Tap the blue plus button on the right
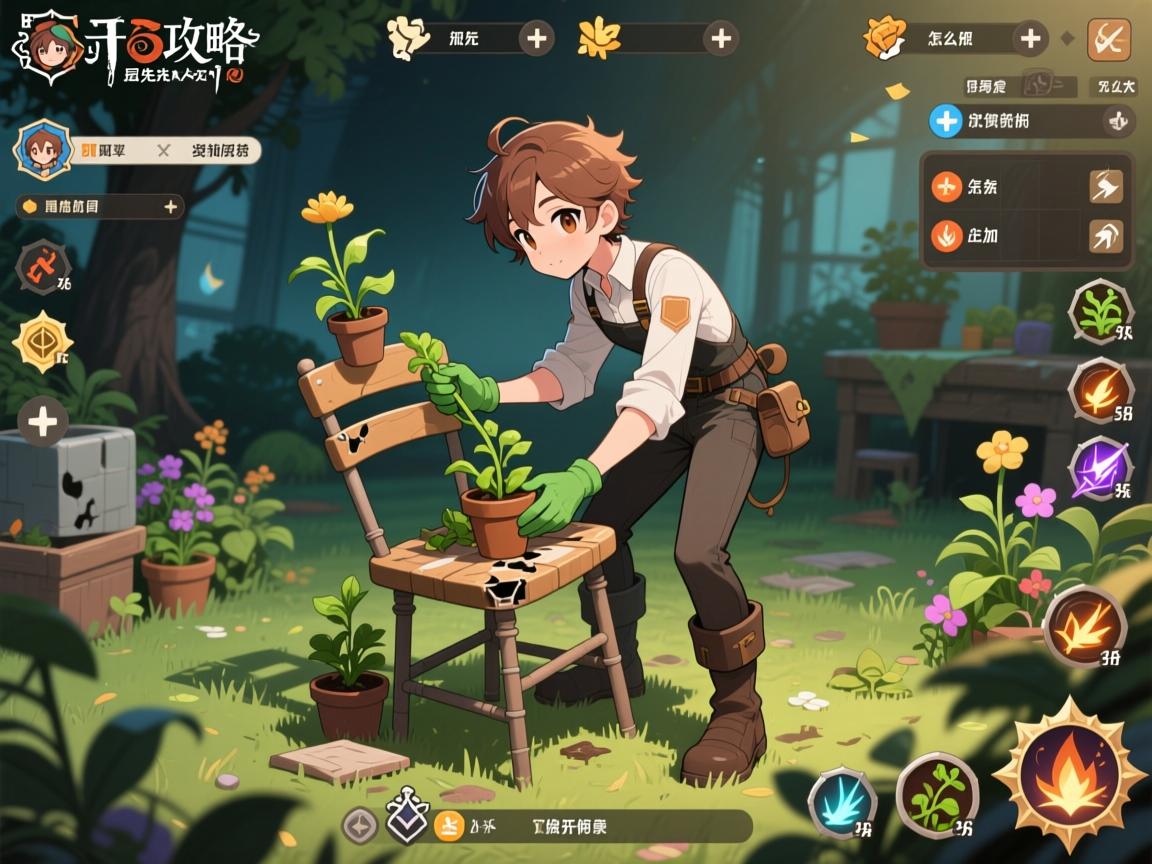The image size is (1152, 864). pos(945,121)
